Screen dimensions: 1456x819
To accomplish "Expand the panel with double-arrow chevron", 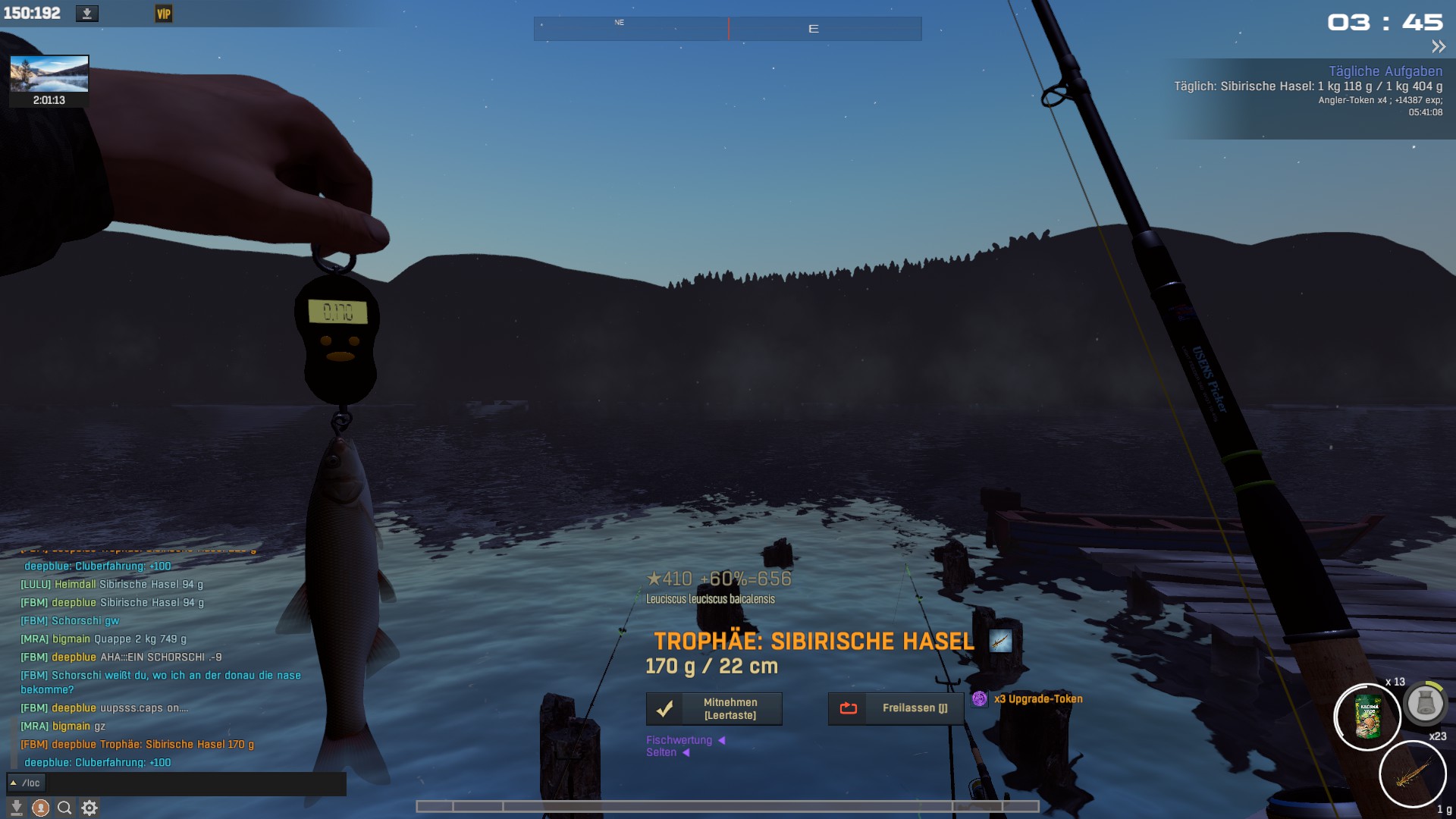I will [1438, 47].
